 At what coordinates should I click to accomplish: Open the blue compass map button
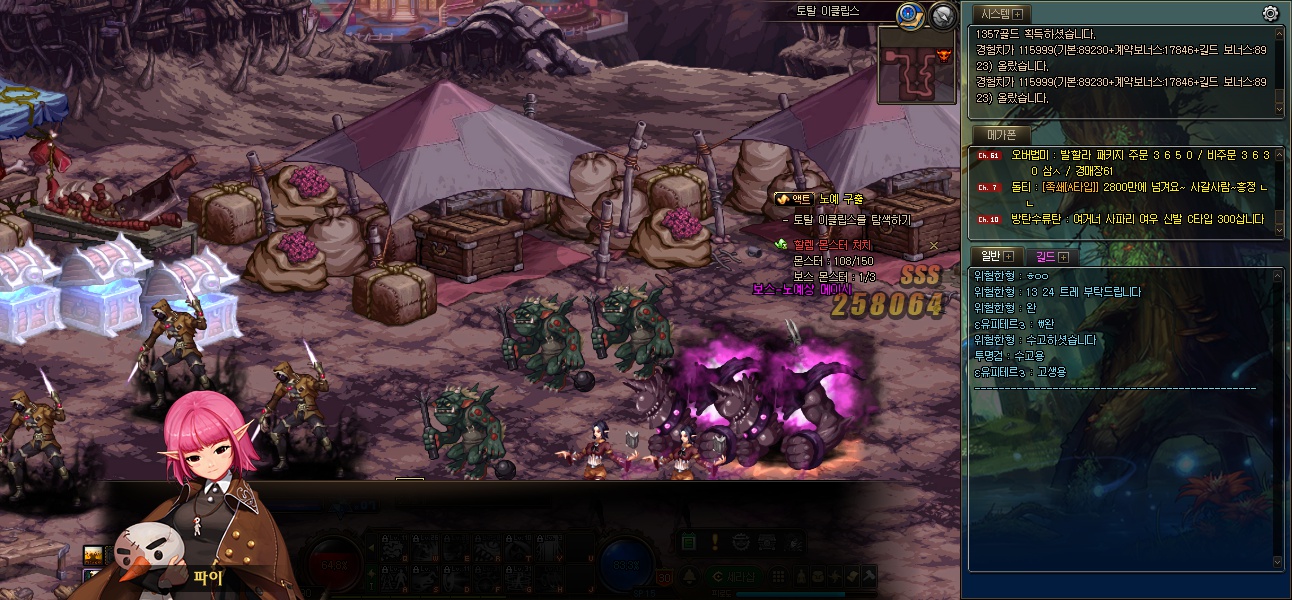coord(909,14)
